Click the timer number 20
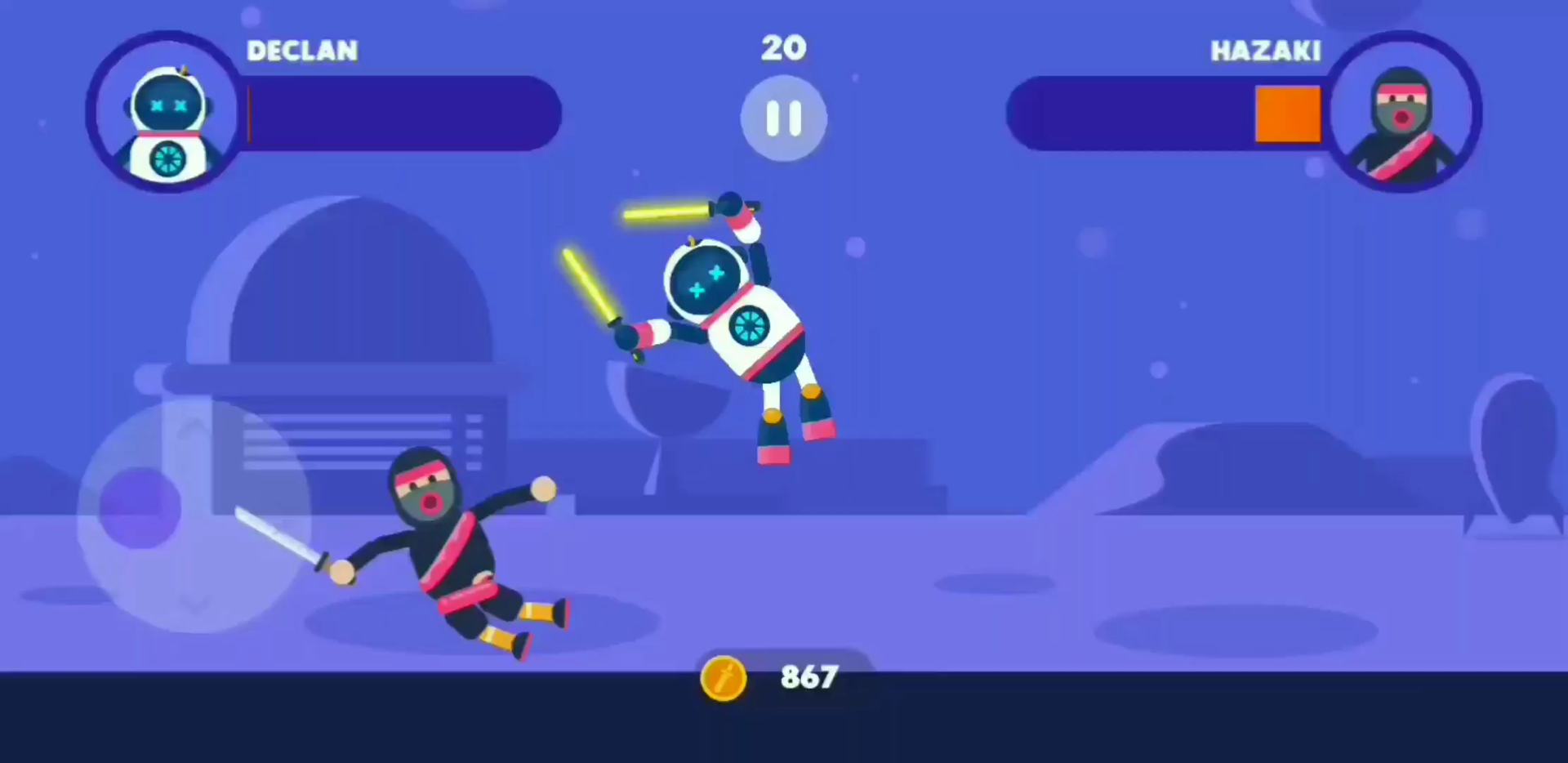The height and width of the screenshot is (763, 1568). pyautogui.click(x=783, y=47)
